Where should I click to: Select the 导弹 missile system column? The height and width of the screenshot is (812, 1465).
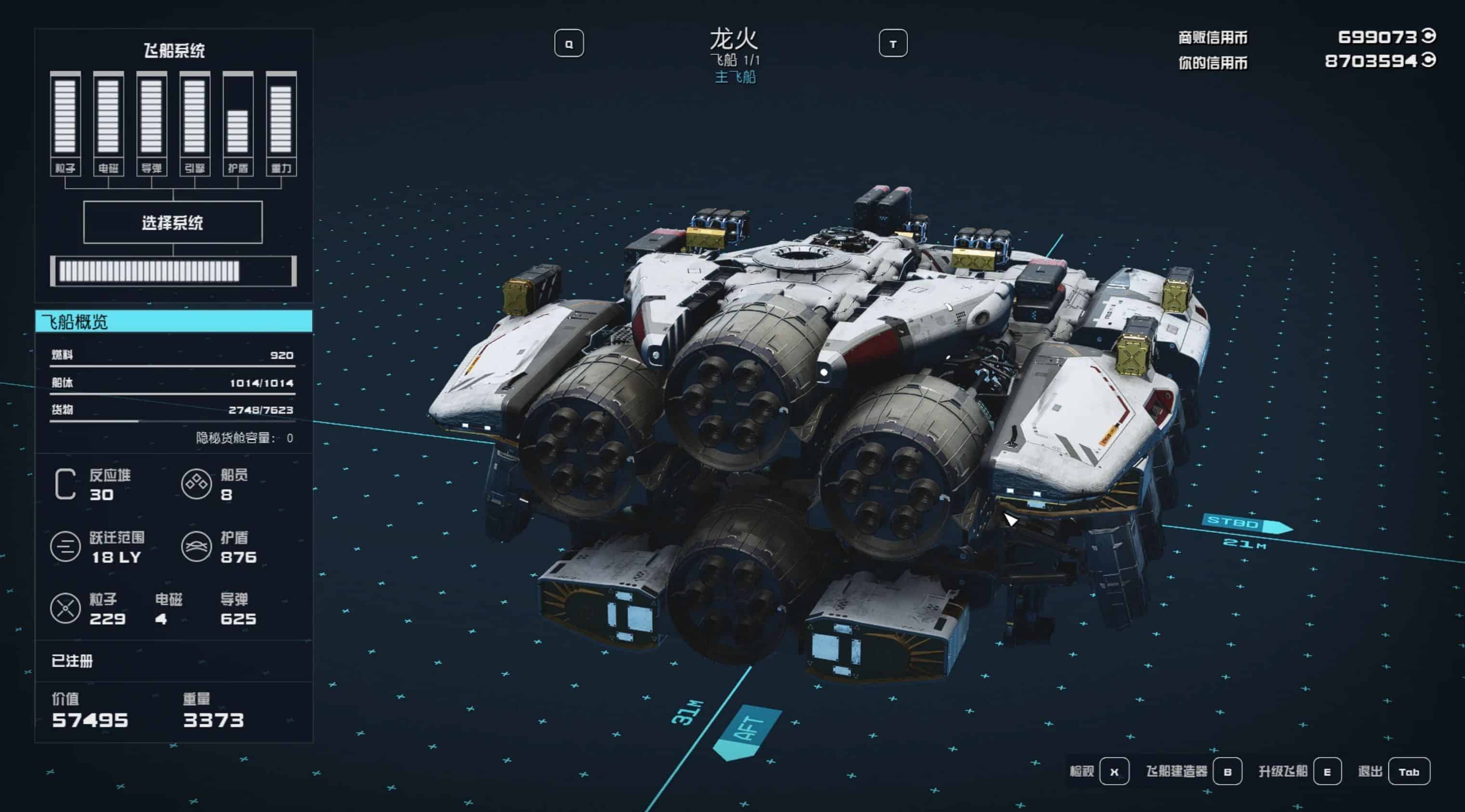151,123
